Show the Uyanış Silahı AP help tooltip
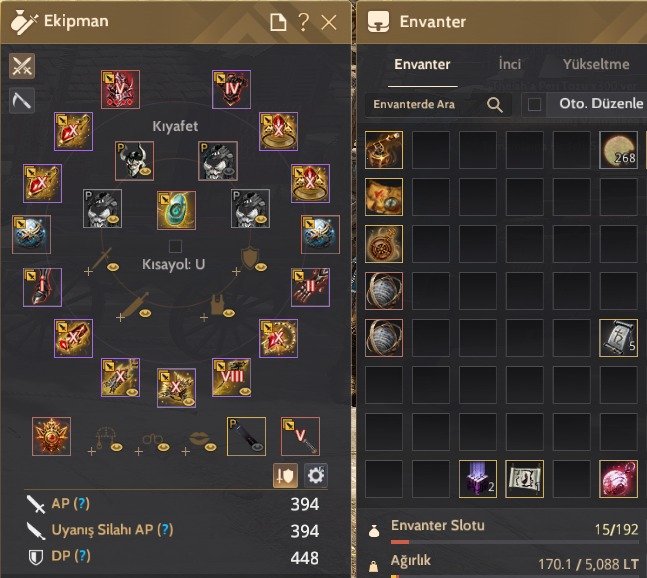 pos(166,529)
